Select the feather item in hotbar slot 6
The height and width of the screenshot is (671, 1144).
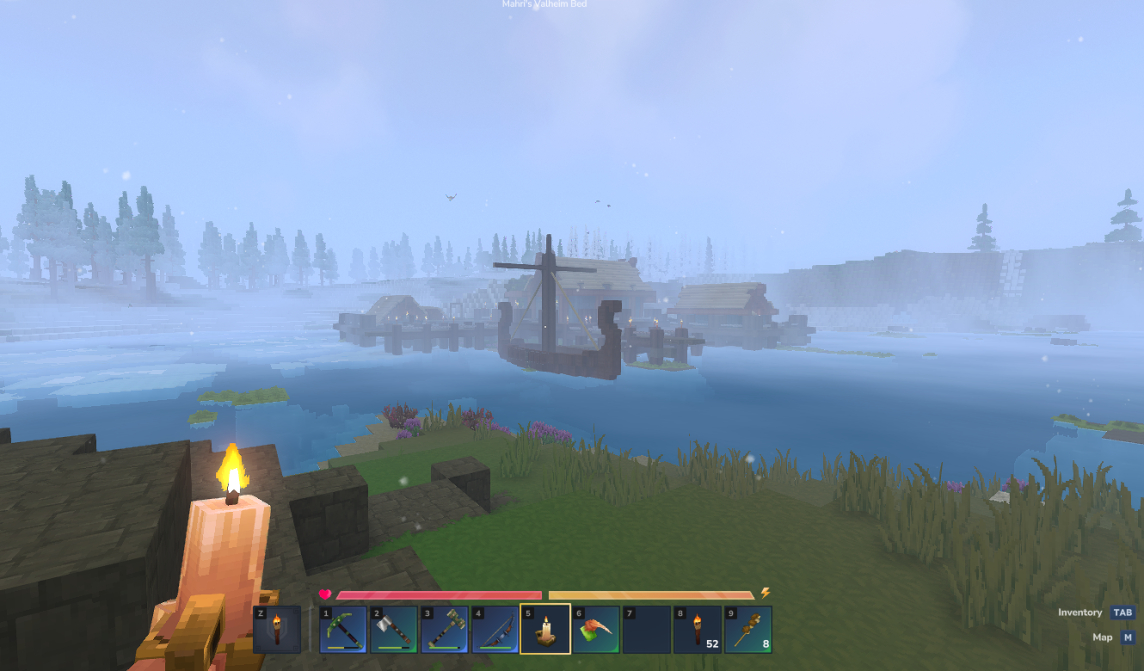pos(595,629)
